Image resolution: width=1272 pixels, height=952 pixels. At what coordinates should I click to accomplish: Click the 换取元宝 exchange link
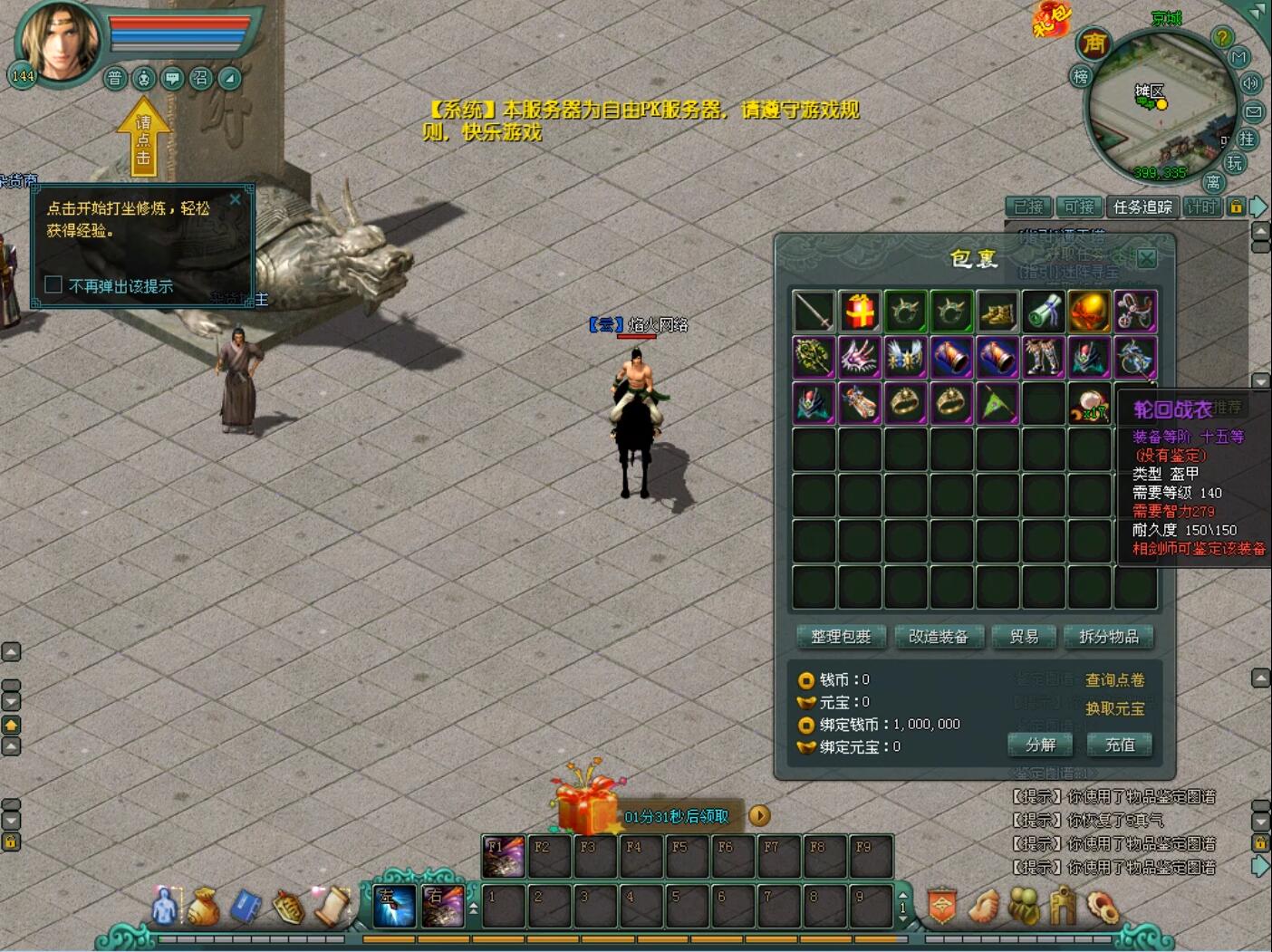(1114, 709)
